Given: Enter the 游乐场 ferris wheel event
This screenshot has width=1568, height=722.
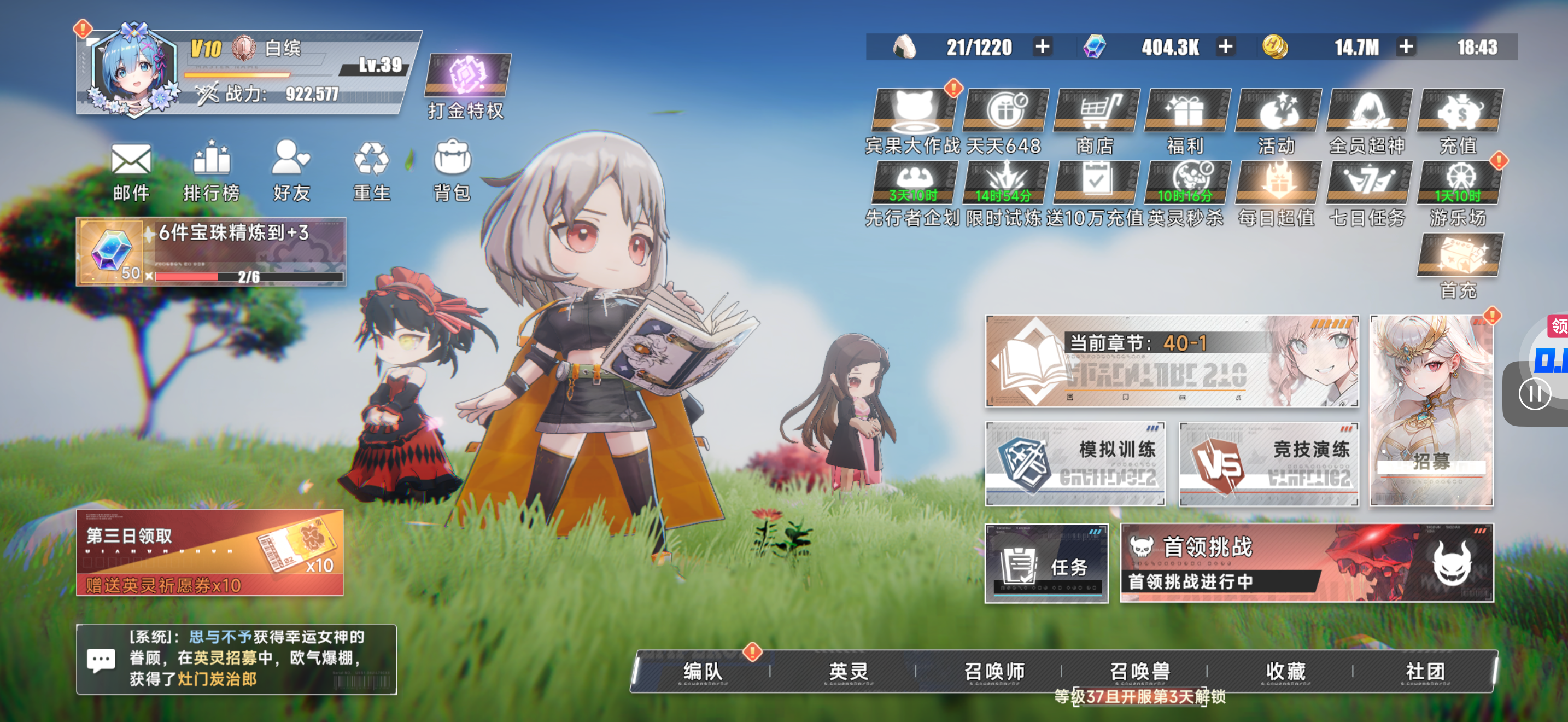Looking at the screenshot, I should click(1459, 191).
